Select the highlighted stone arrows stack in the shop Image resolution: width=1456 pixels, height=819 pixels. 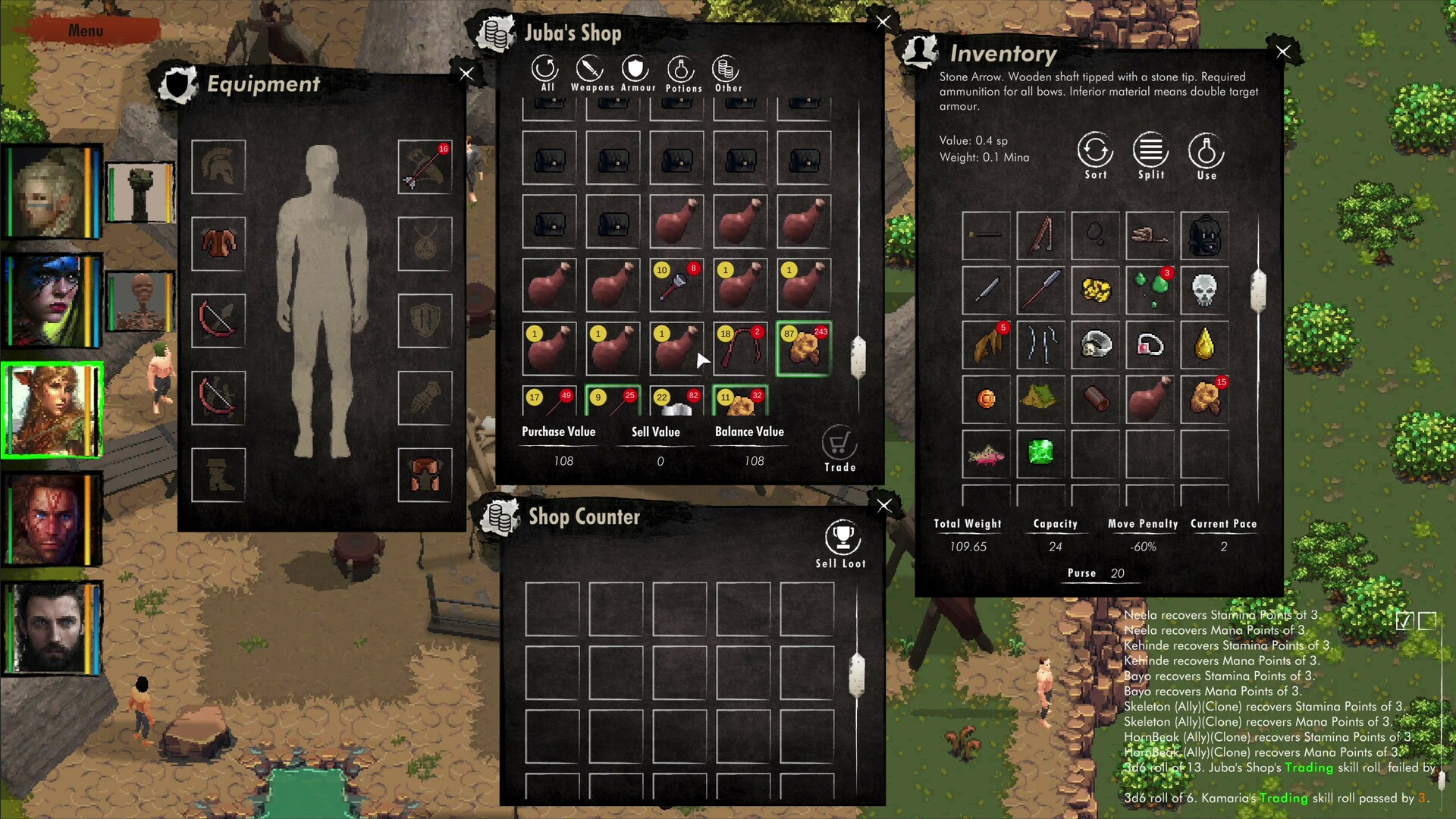pos(804,347)
